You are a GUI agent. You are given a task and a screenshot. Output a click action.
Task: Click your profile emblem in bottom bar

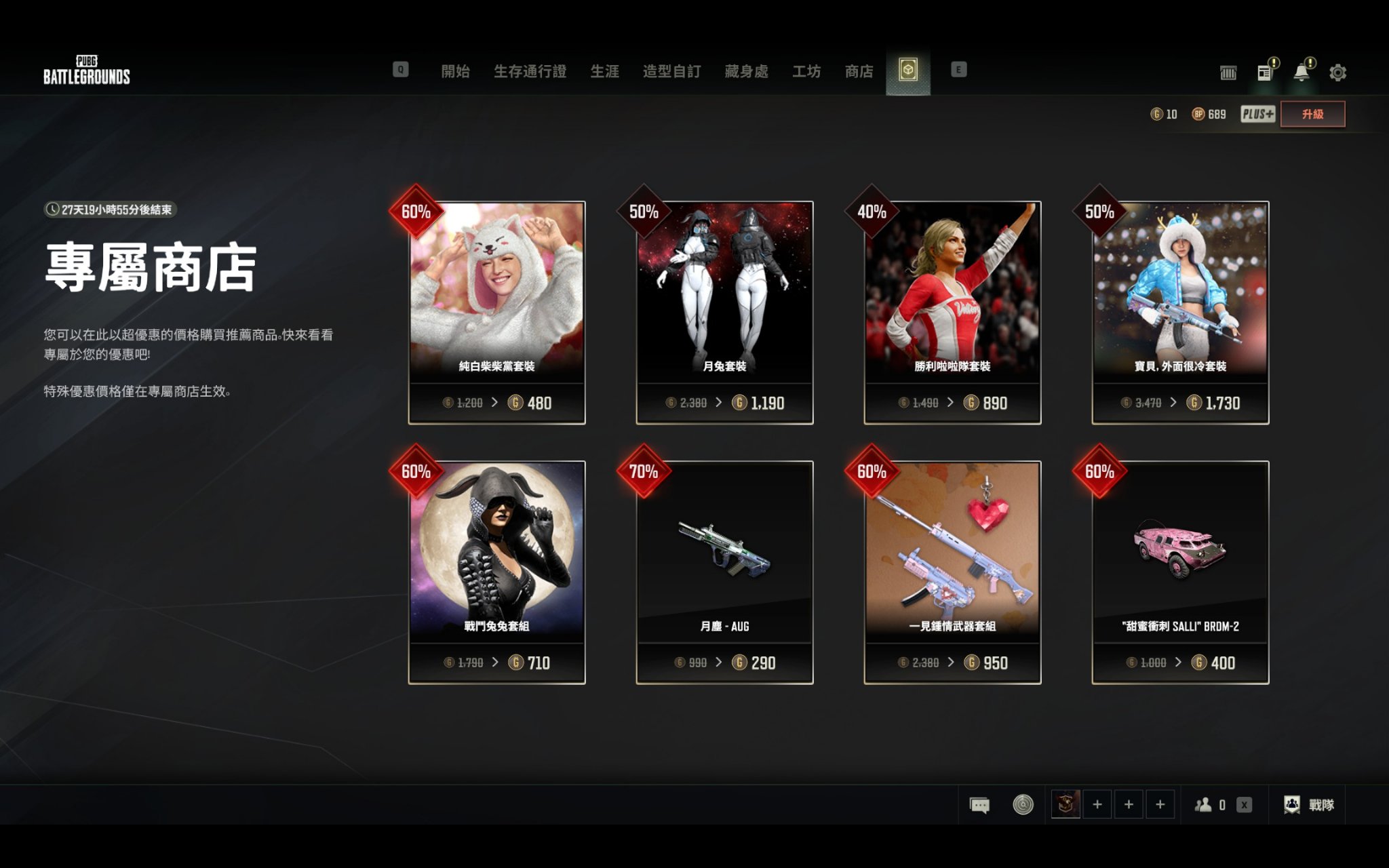(1065, 805)
